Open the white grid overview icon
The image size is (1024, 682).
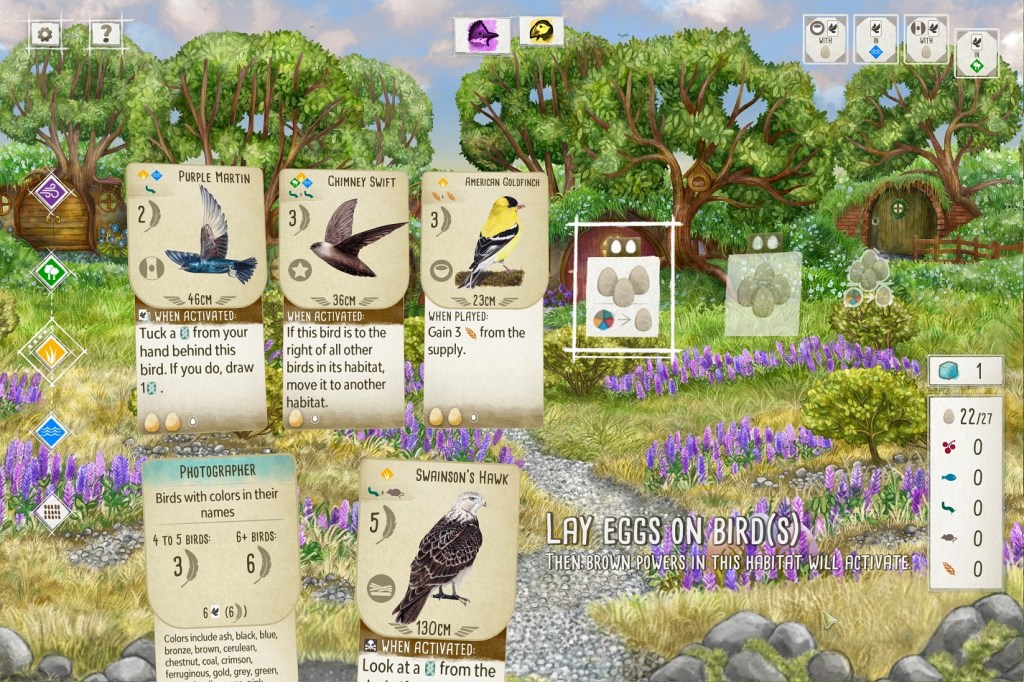(x=50, y=511)
